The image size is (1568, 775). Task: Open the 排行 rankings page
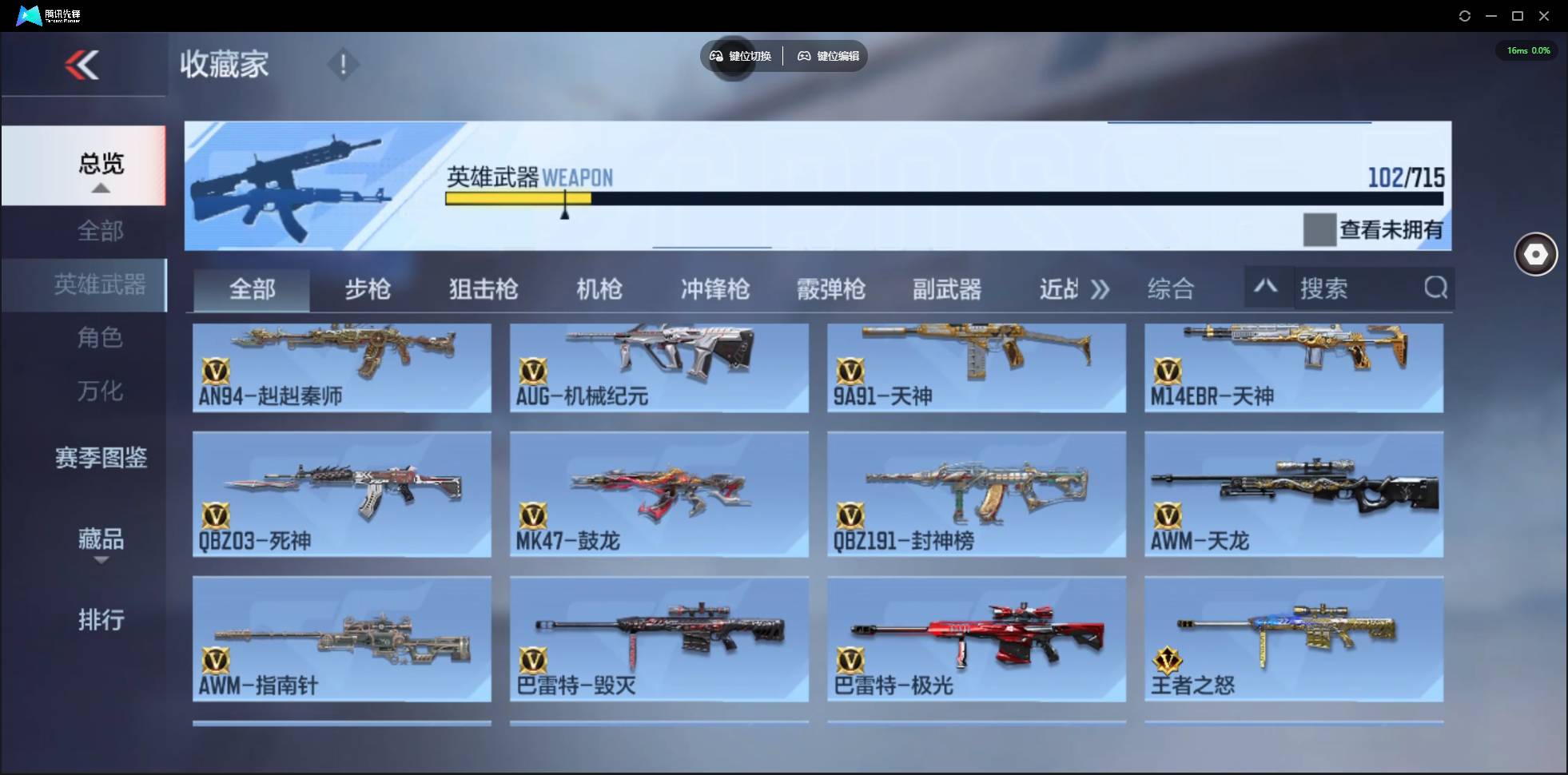(x=101, y=621)
